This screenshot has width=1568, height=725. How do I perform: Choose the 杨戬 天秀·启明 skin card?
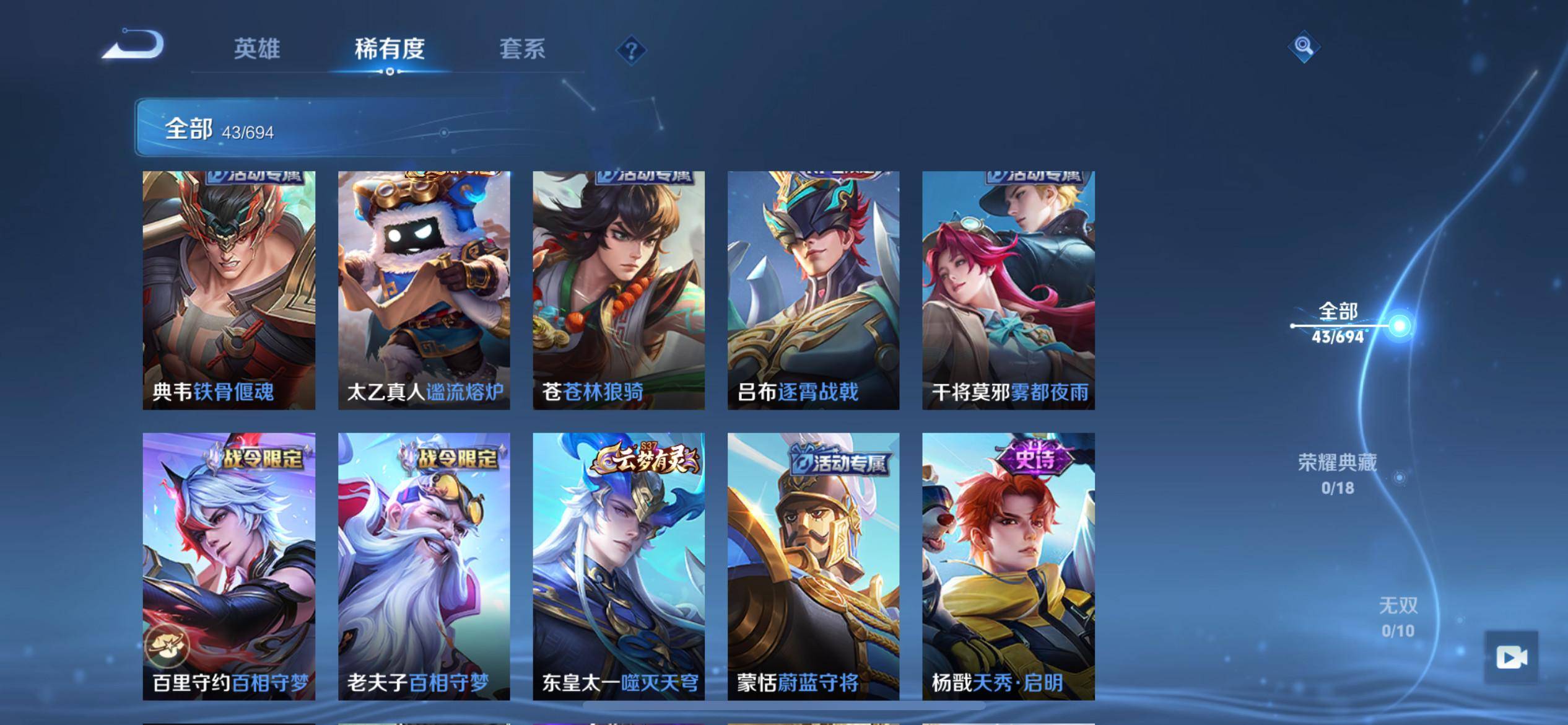click(x=1008, y=566)
